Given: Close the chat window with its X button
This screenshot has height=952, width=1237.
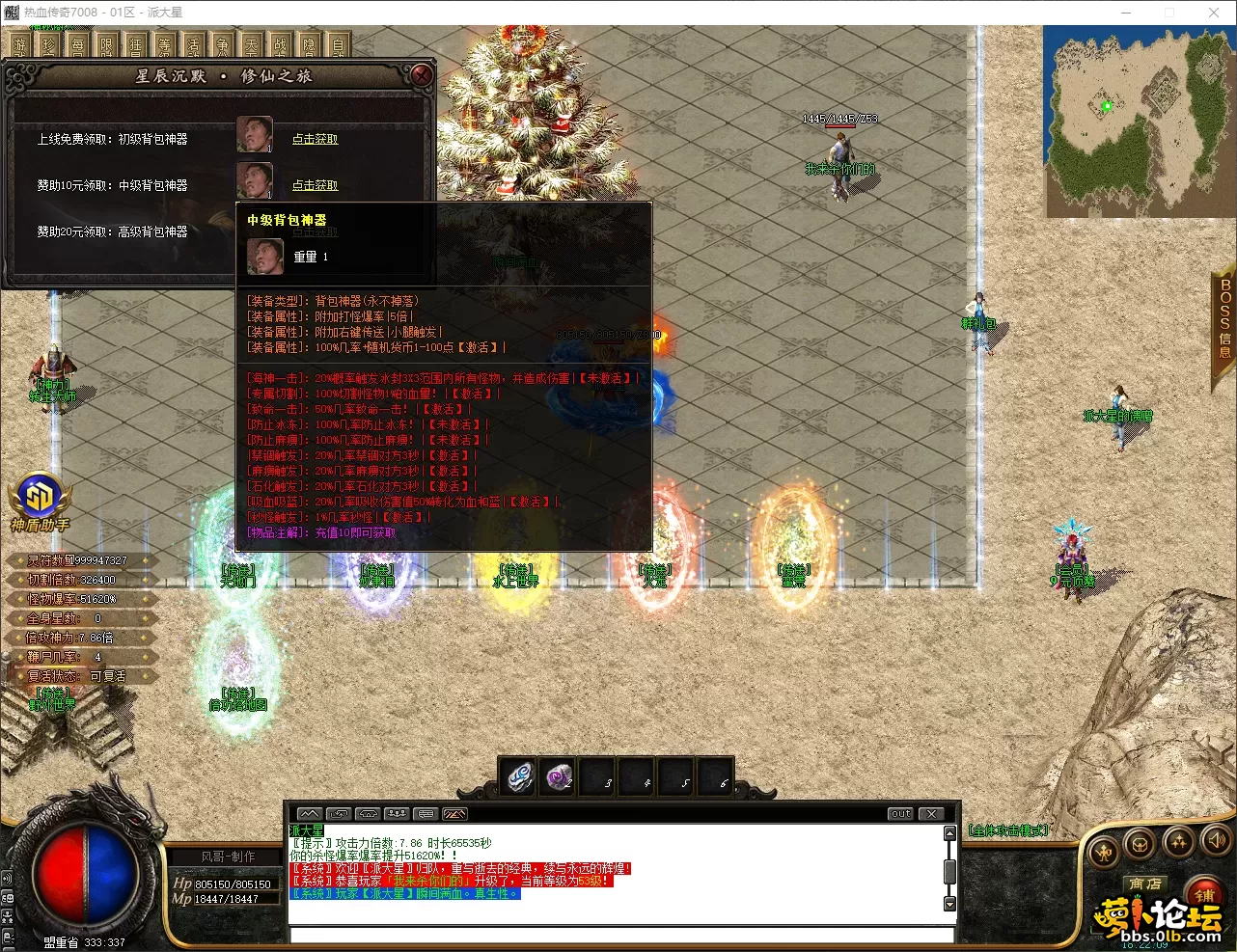Looking at the screenshot, I should click(x=931, y=813).
